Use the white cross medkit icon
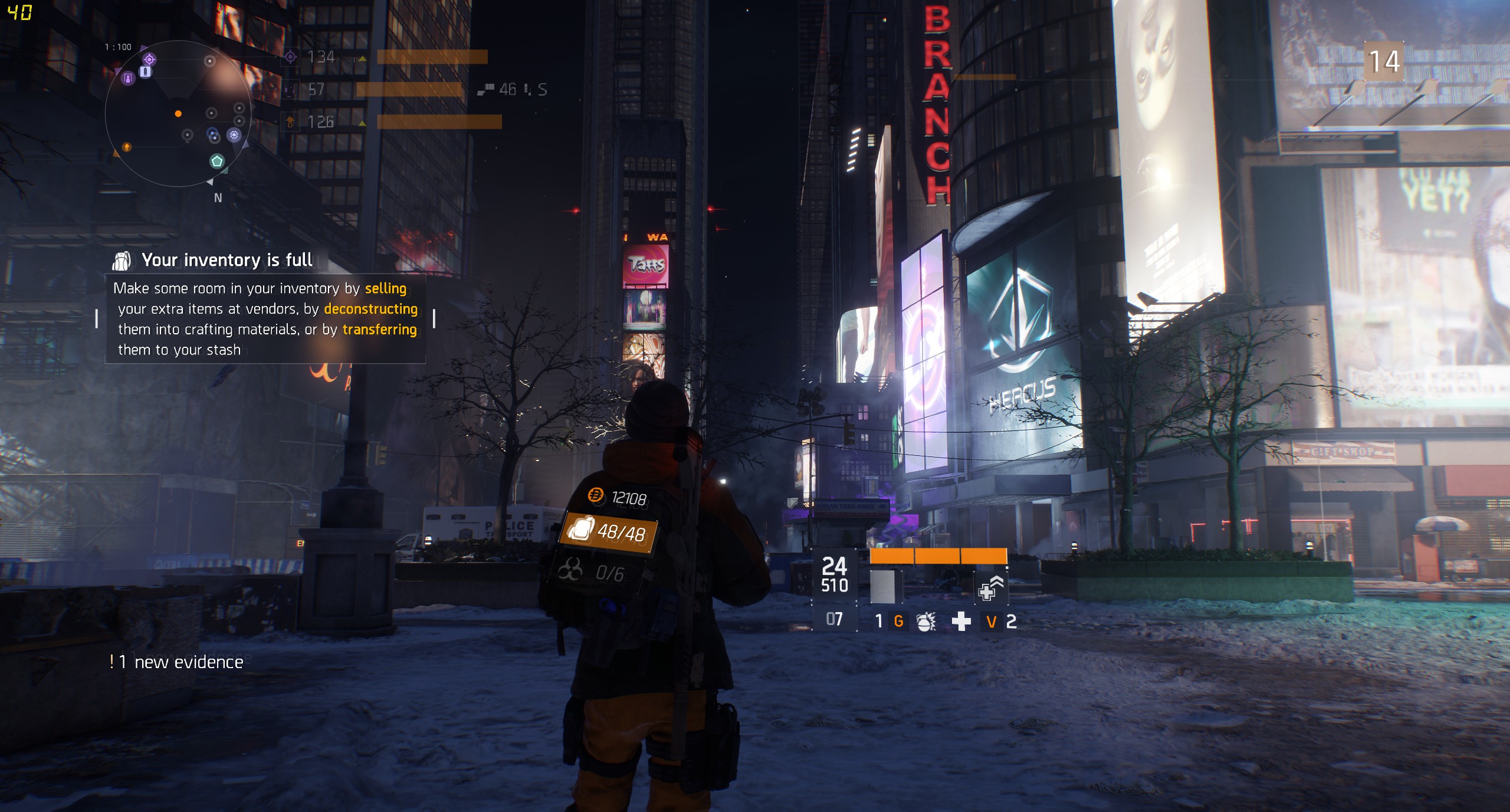 tap(961, 621)
